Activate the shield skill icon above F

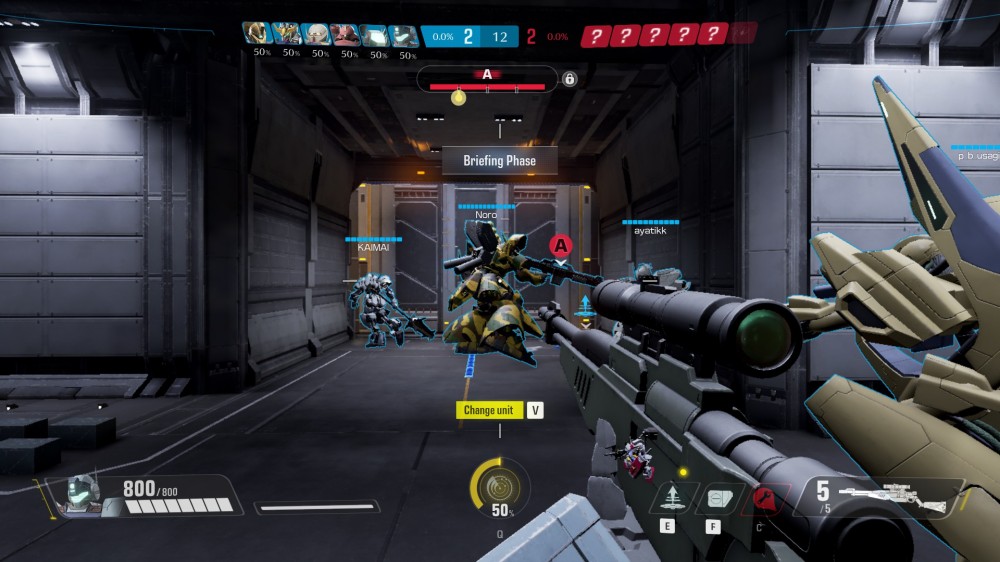[x=714, y=497]
